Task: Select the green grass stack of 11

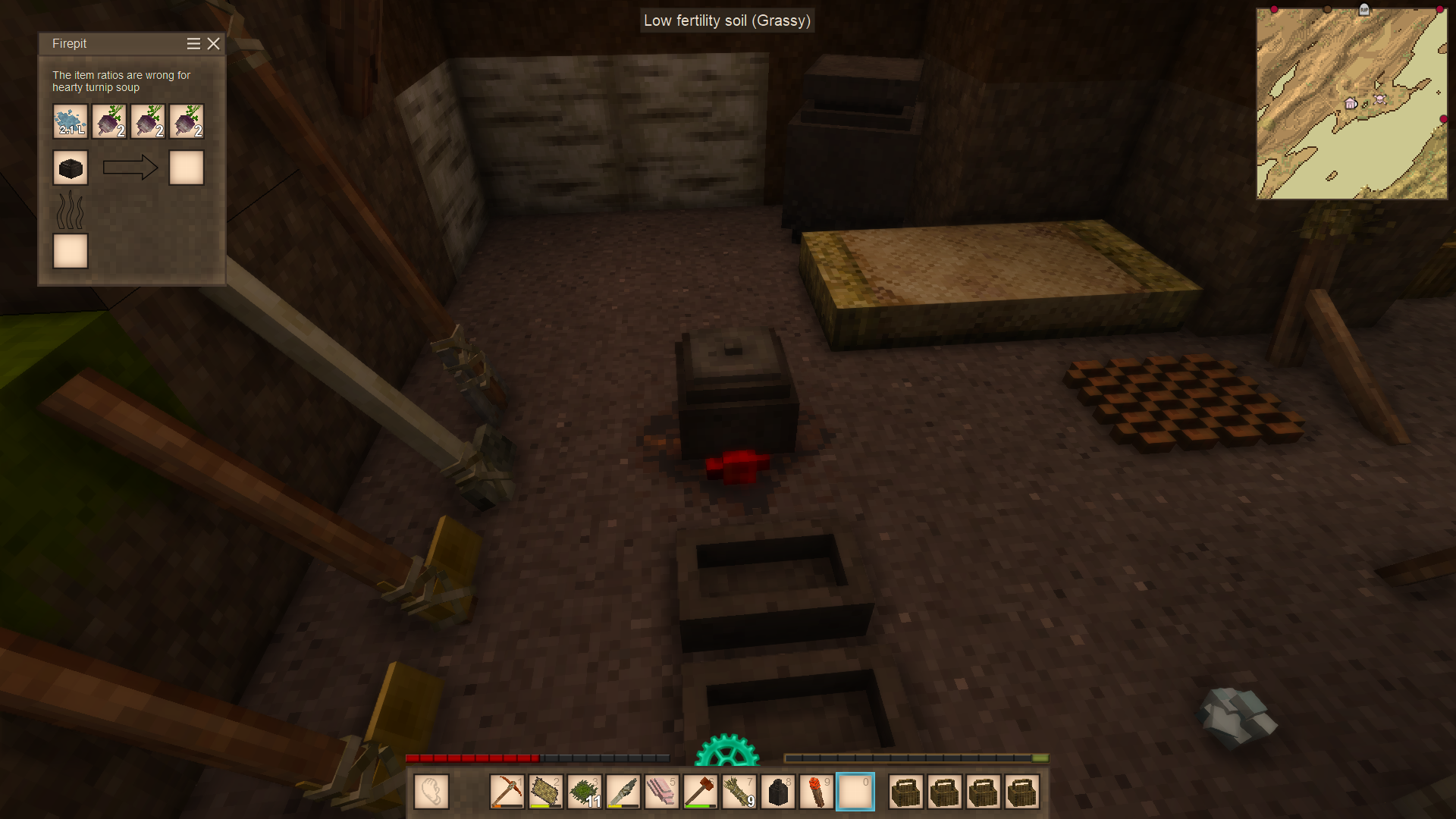Action: [584, 792]
